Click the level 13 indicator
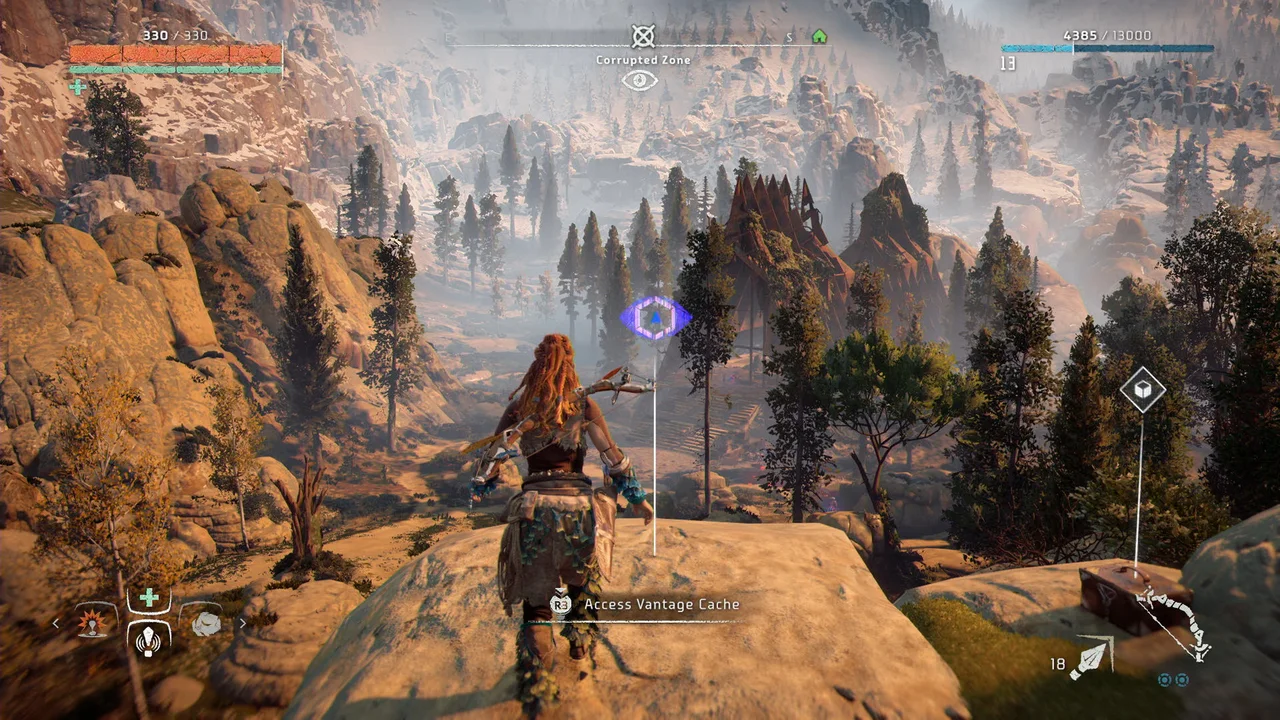1280x720 pixels. pos(1006,63)
